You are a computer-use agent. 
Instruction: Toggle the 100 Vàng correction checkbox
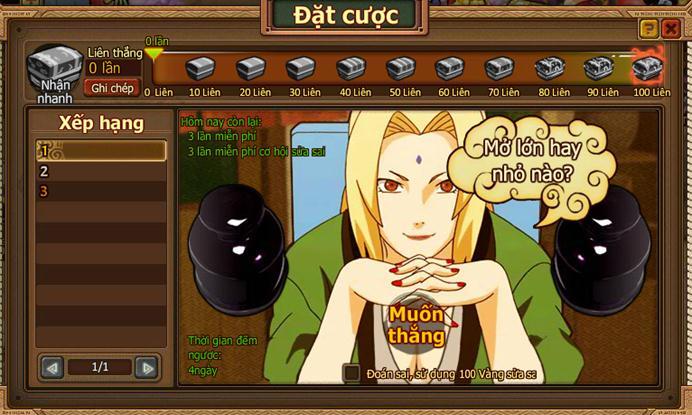click(351, 372)
